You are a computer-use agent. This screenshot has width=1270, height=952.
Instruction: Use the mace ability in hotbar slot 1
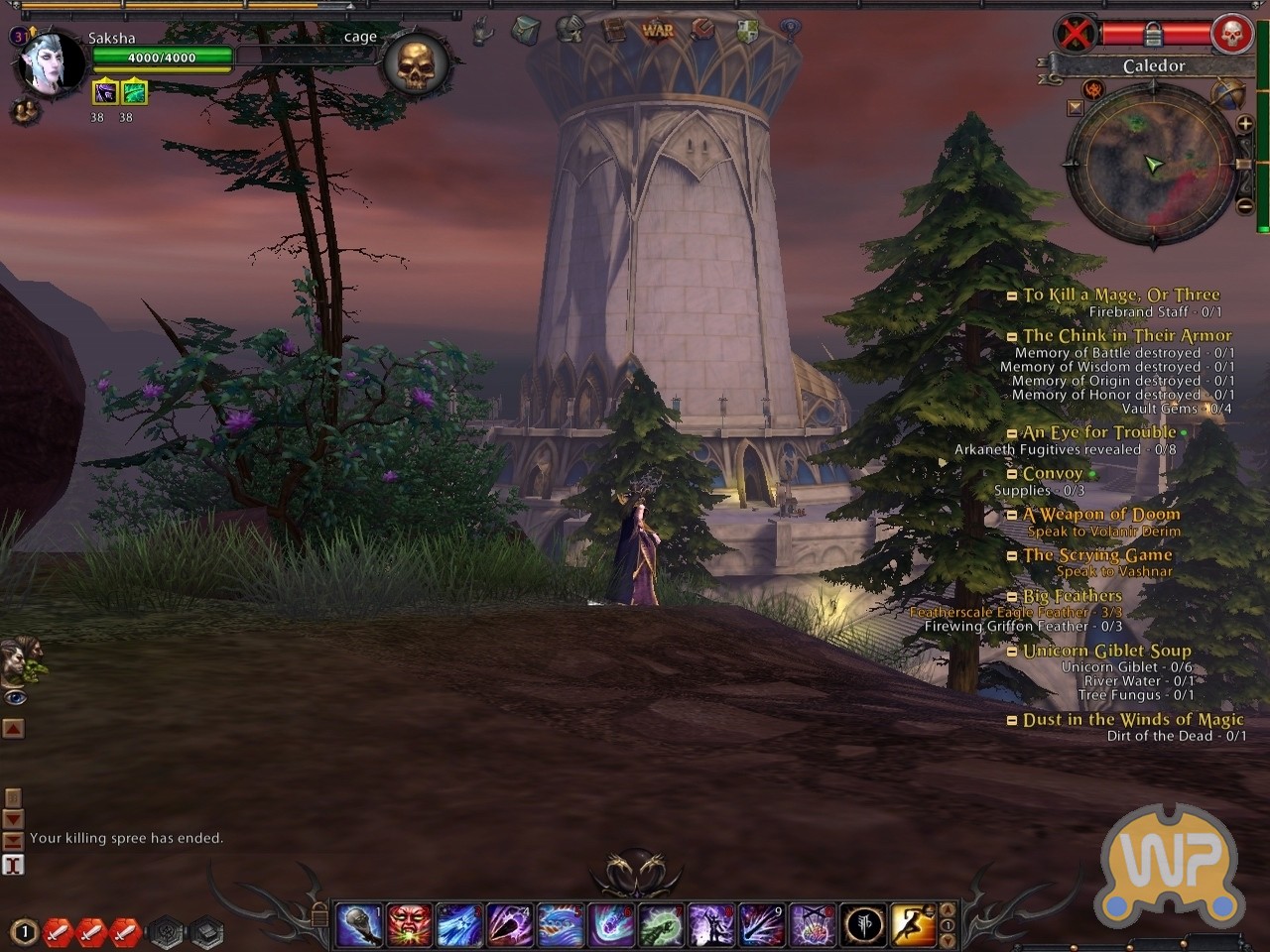(358, 925)
